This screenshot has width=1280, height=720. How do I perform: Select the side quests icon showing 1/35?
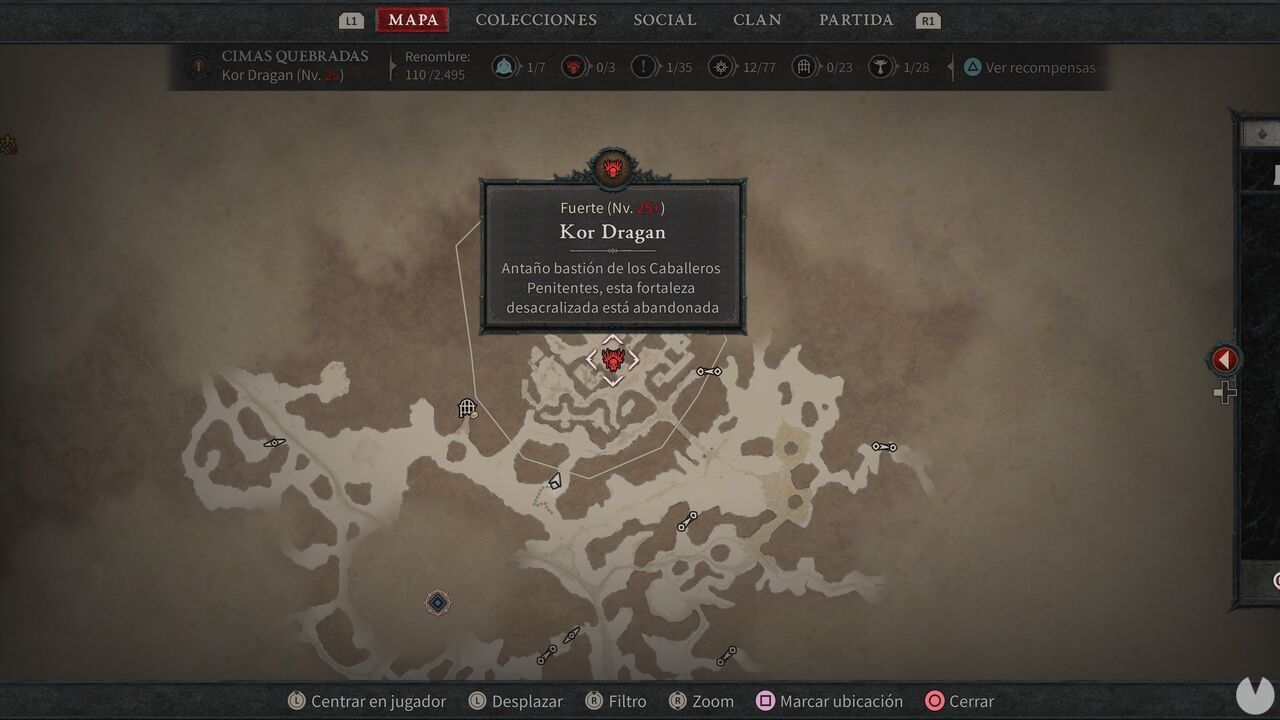click(643, 67)
